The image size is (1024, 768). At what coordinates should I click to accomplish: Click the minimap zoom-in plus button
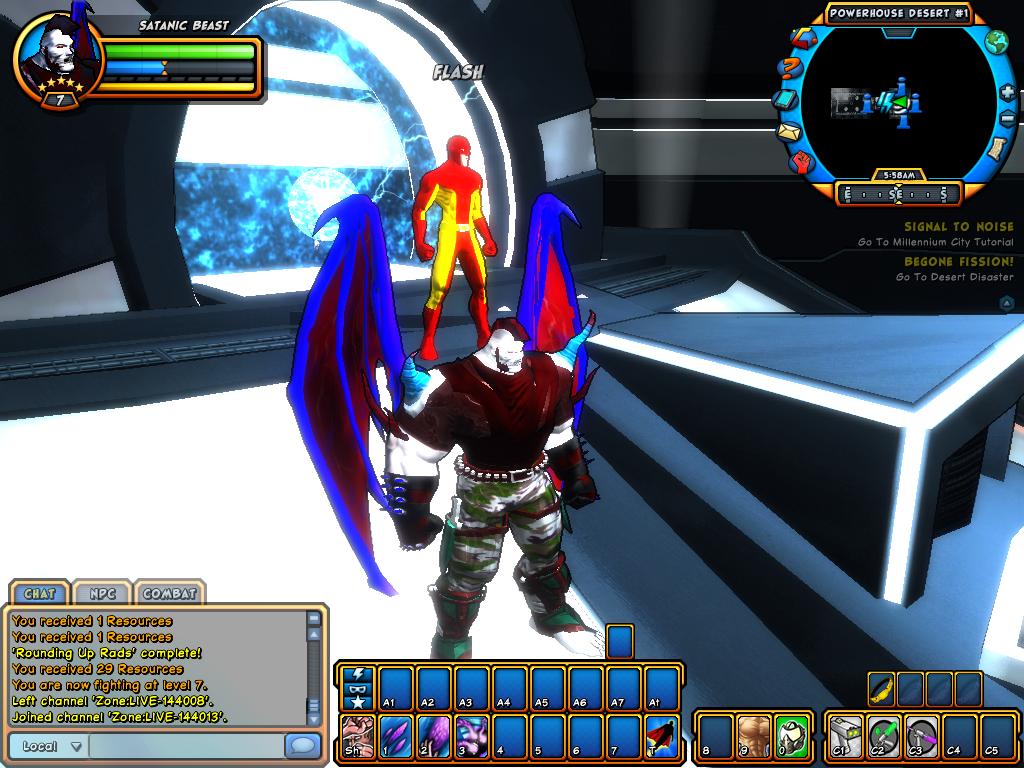(x=1006, y=92)
